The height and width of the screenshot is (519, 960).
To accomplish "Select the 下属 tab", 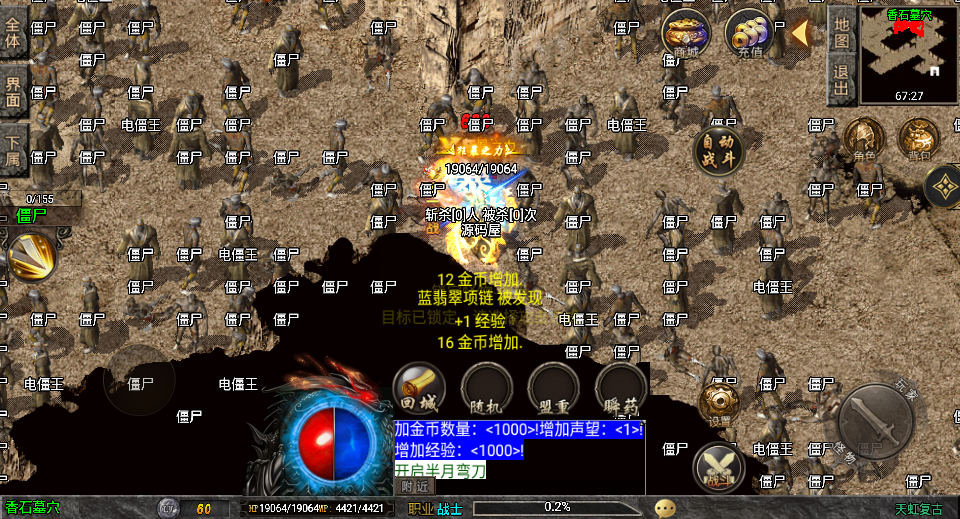I will tap(13, 146).
